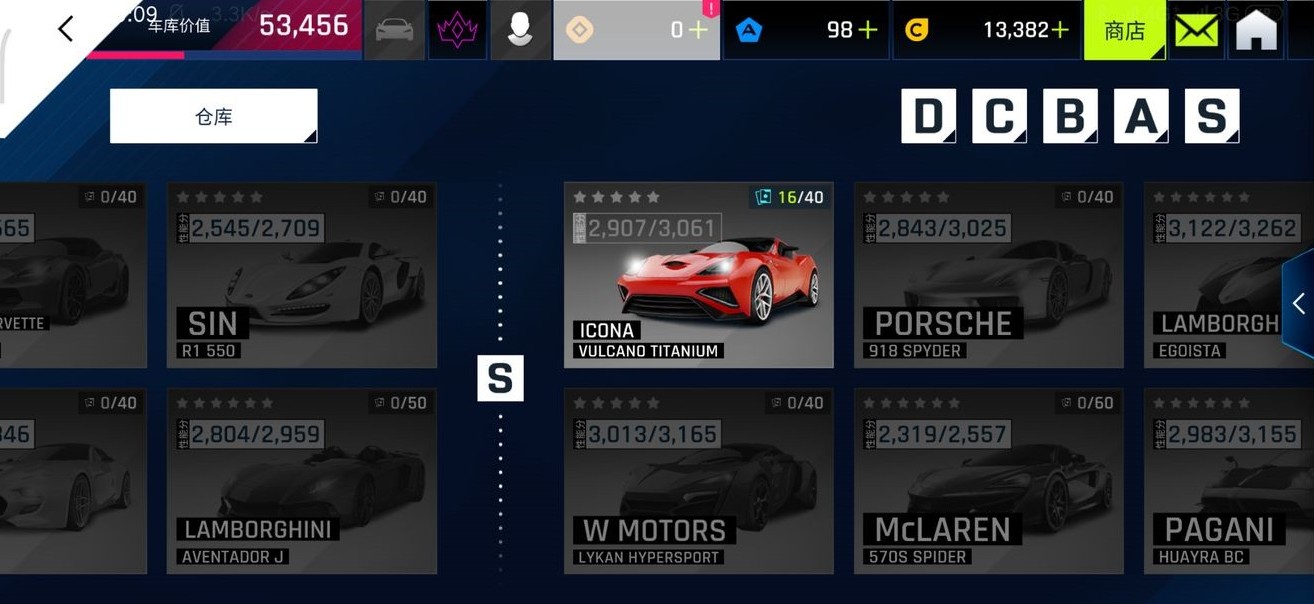This screenshot has width=1314, height=604.
Task: Add more blue tokens
Action: (x=868, y=30)
